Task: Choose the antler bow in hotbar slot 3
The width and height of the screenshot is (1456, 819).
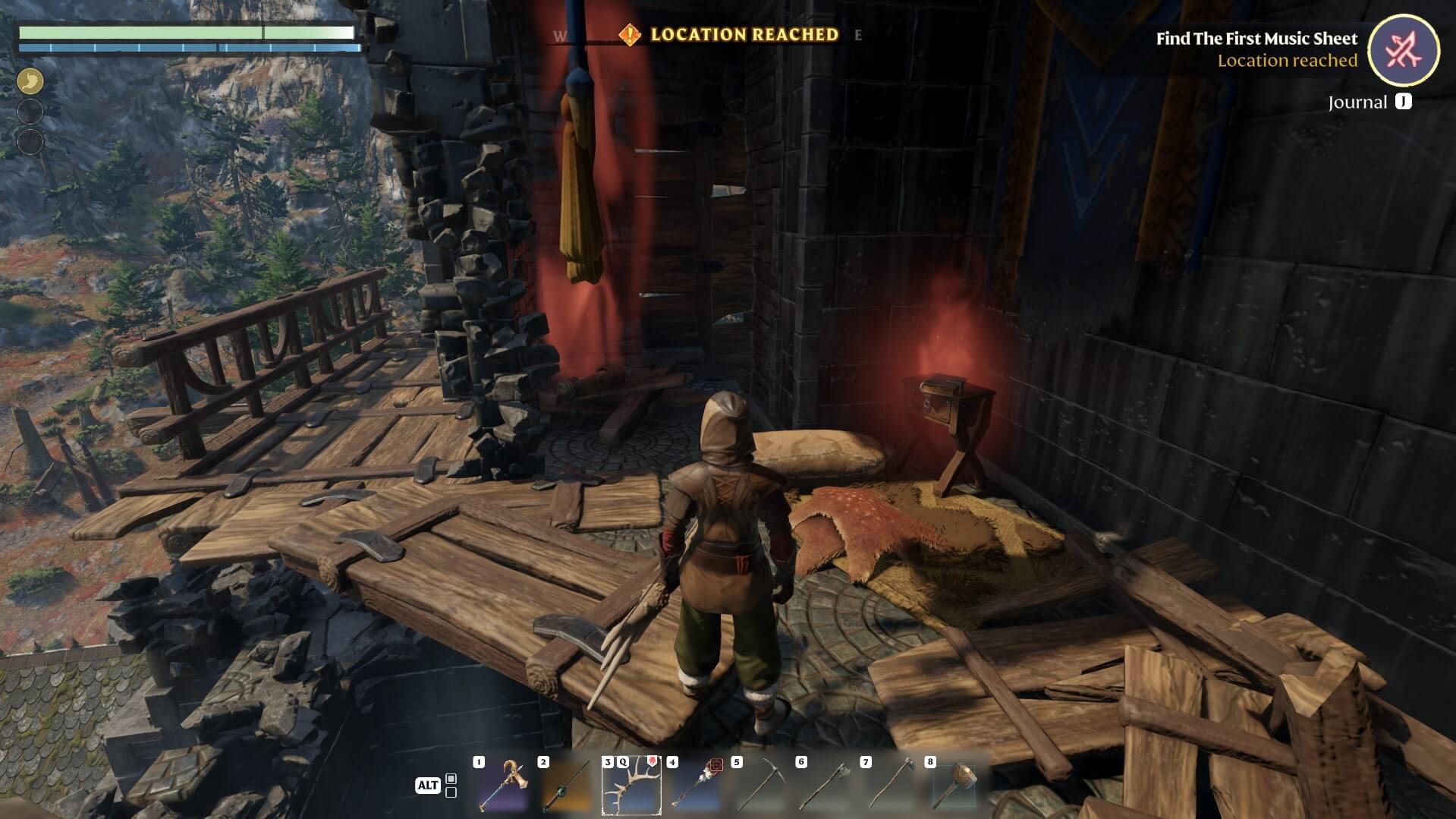Action: (631, 786)
